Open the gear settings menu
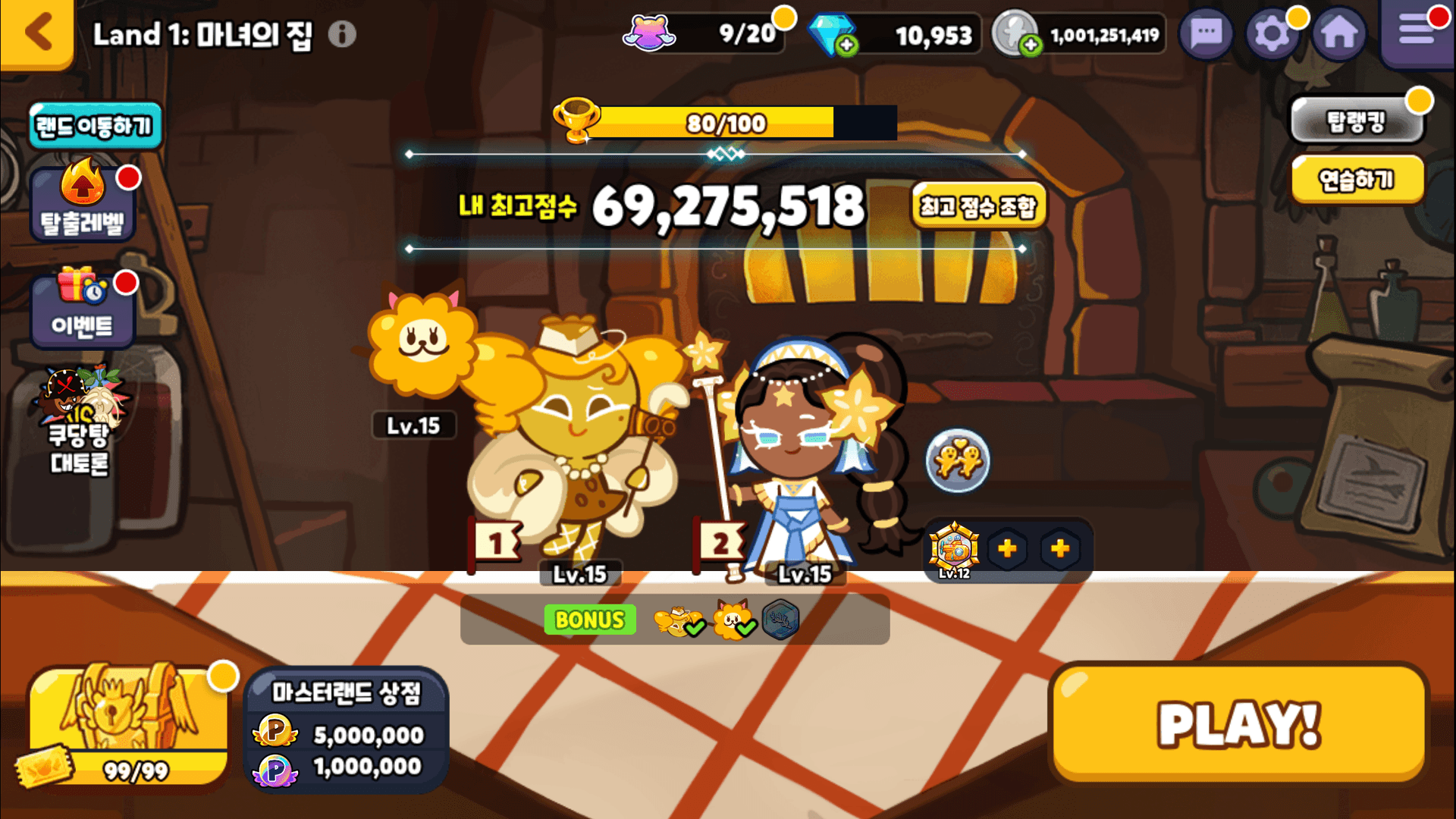Image resolution: width=1456 pixels, height=819 pixels. click(1272, 34)
